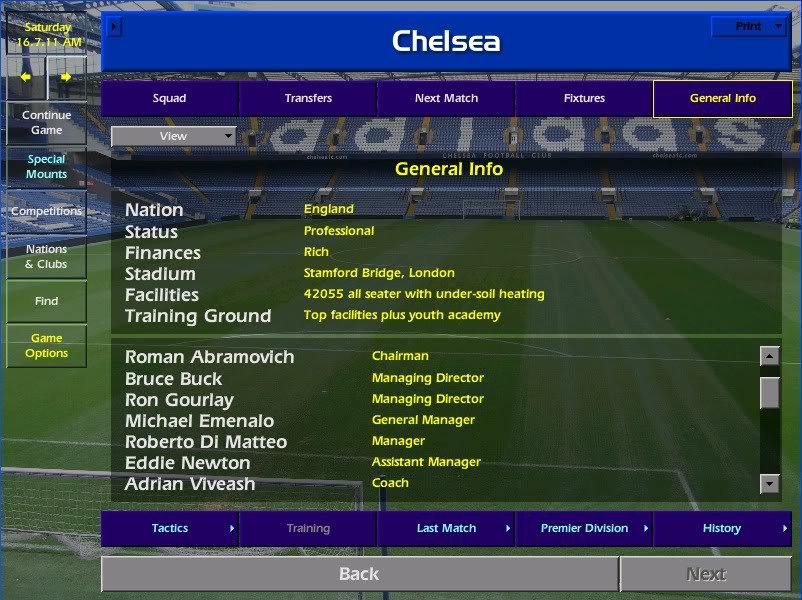Select manager Roberto Di Matteo

[206, 442]
